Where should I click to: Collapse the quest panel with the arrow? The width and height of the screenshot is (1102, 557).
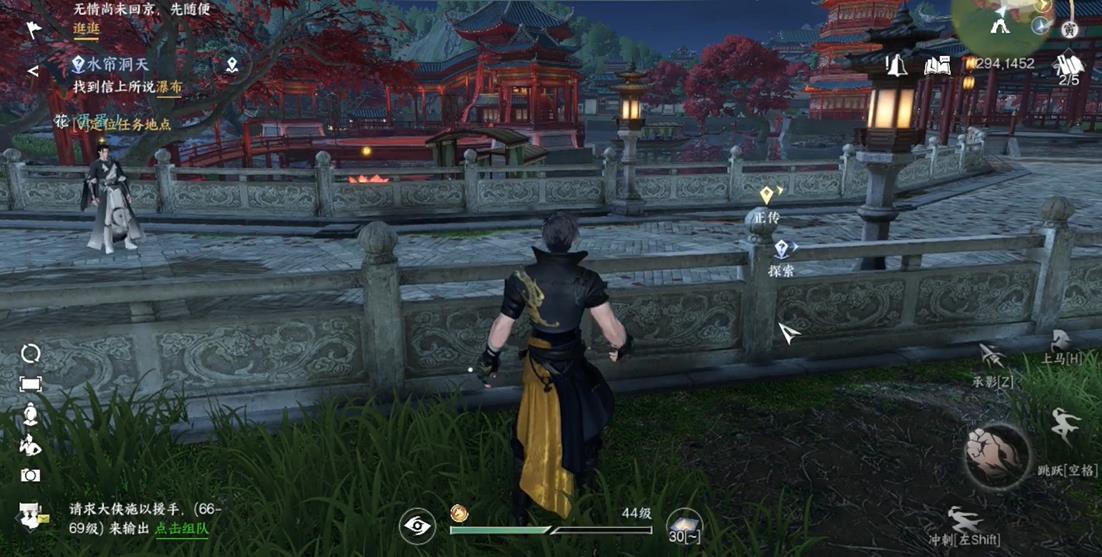(33, 71)
